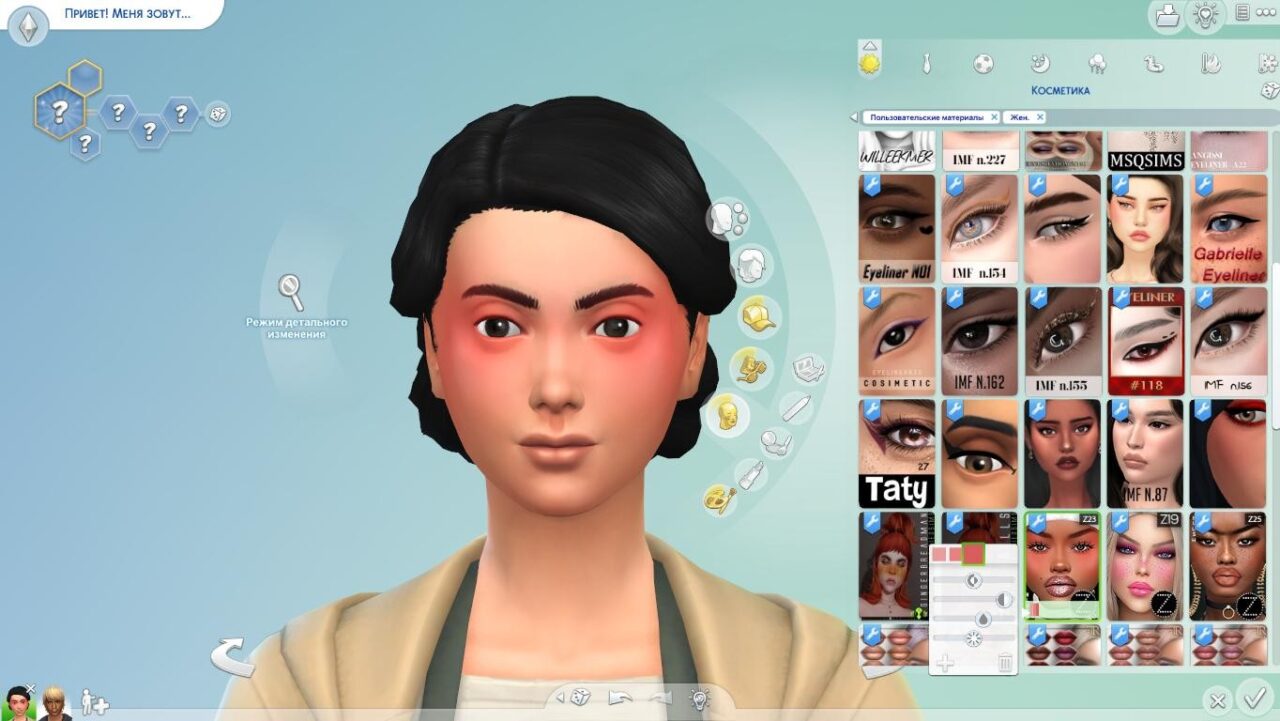Open the gallery folder icon
This screenshot has width=1280, height=721.
coord(1166,15)
